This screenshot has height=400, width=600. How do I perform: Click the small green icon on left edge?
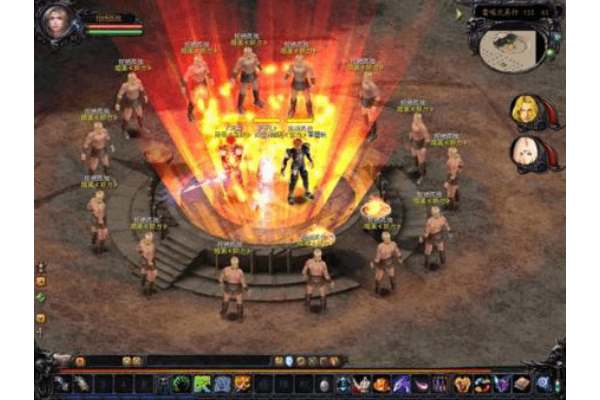(x=41, y=297)
